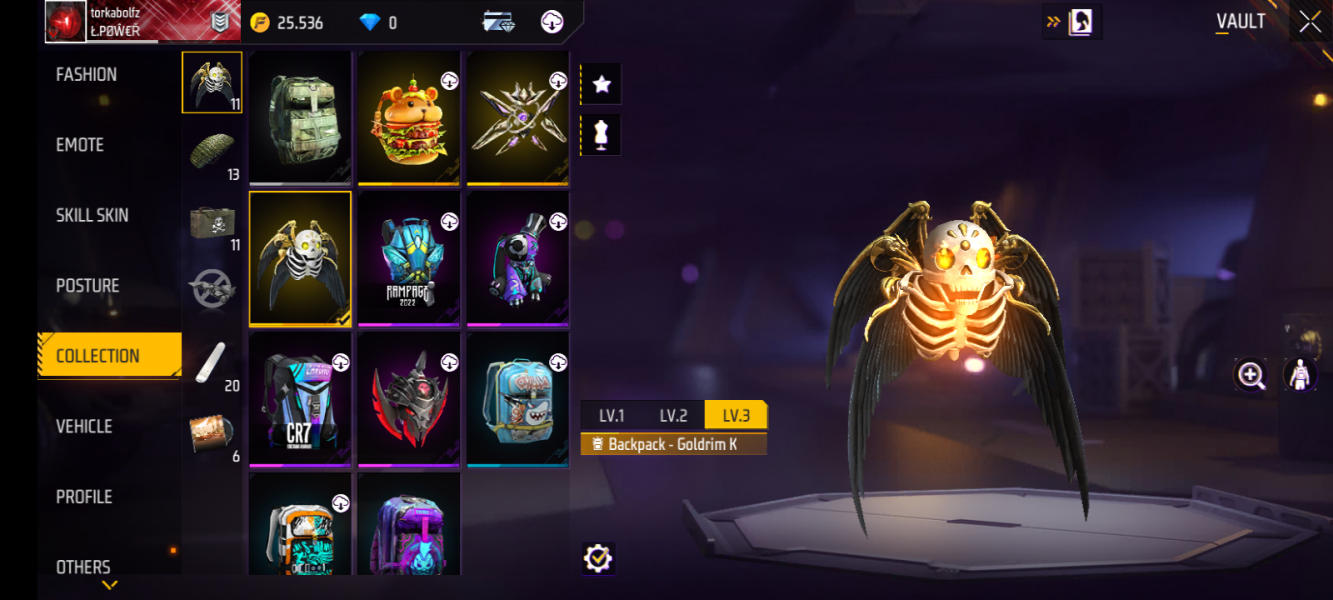Choose the Others category
Viewport: 1333px width, 600px height.
(x=83, y=566)
